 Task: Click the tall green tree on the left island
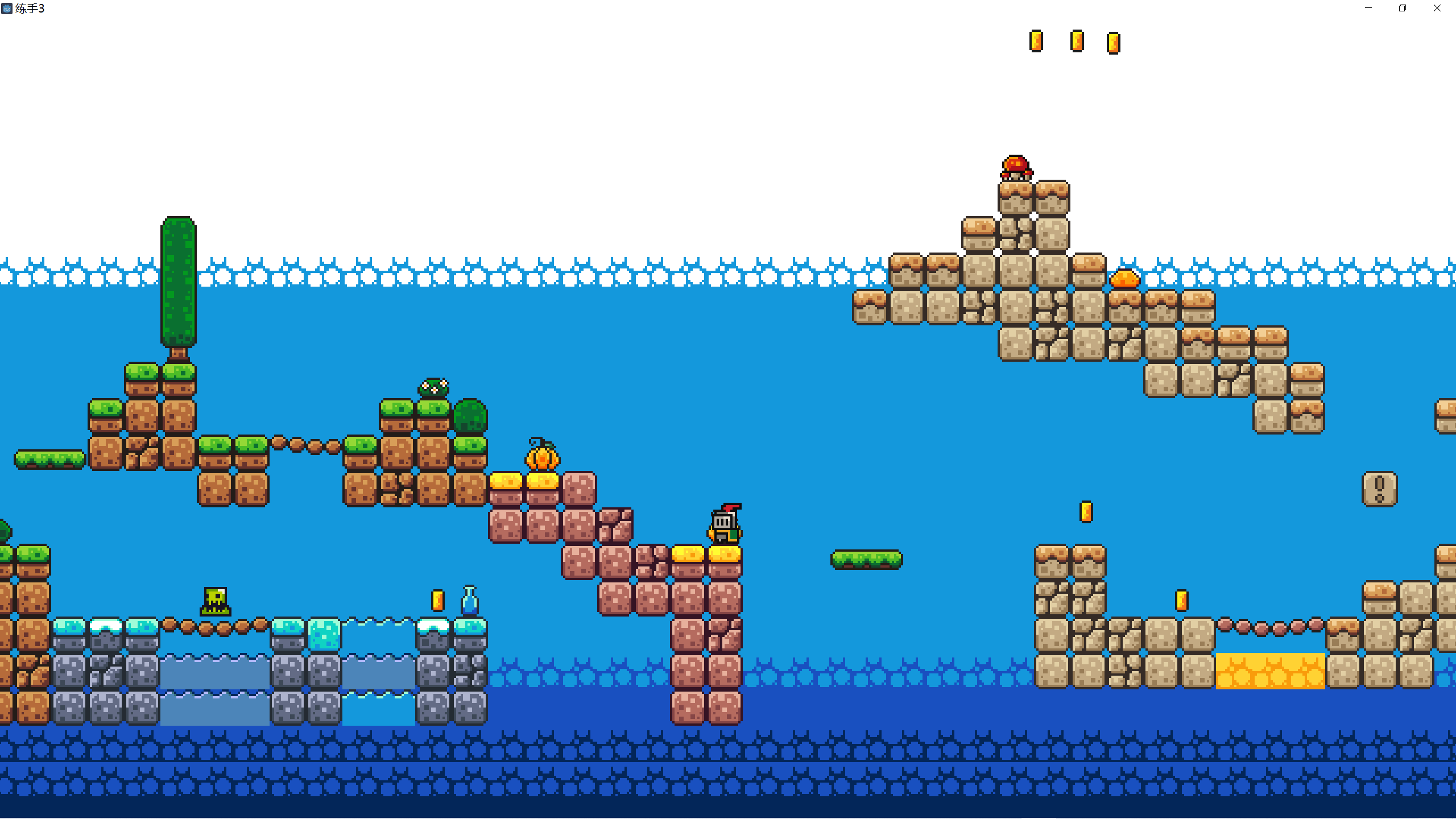pyautogui.click(x=177, y=284)
